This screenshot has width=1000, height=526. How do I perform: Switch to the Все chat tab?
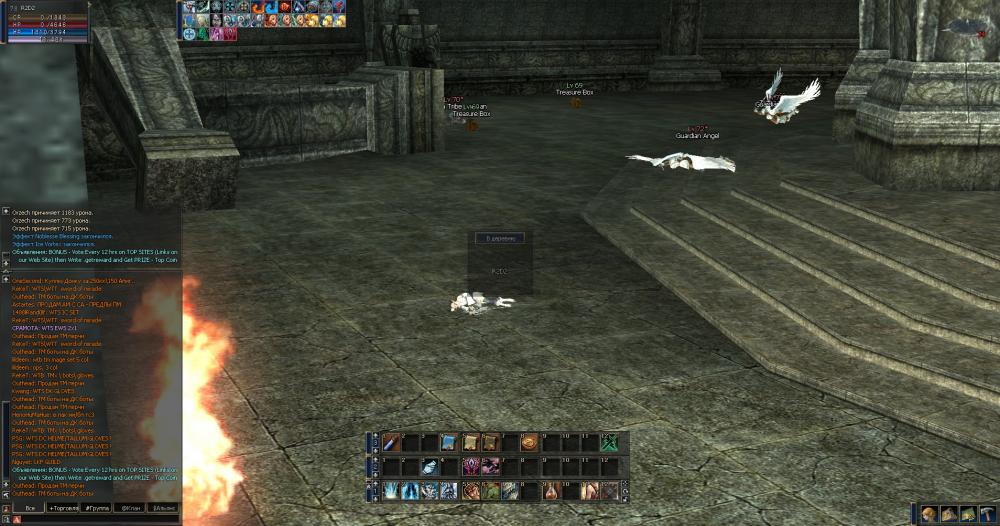(x=30, y=508)
